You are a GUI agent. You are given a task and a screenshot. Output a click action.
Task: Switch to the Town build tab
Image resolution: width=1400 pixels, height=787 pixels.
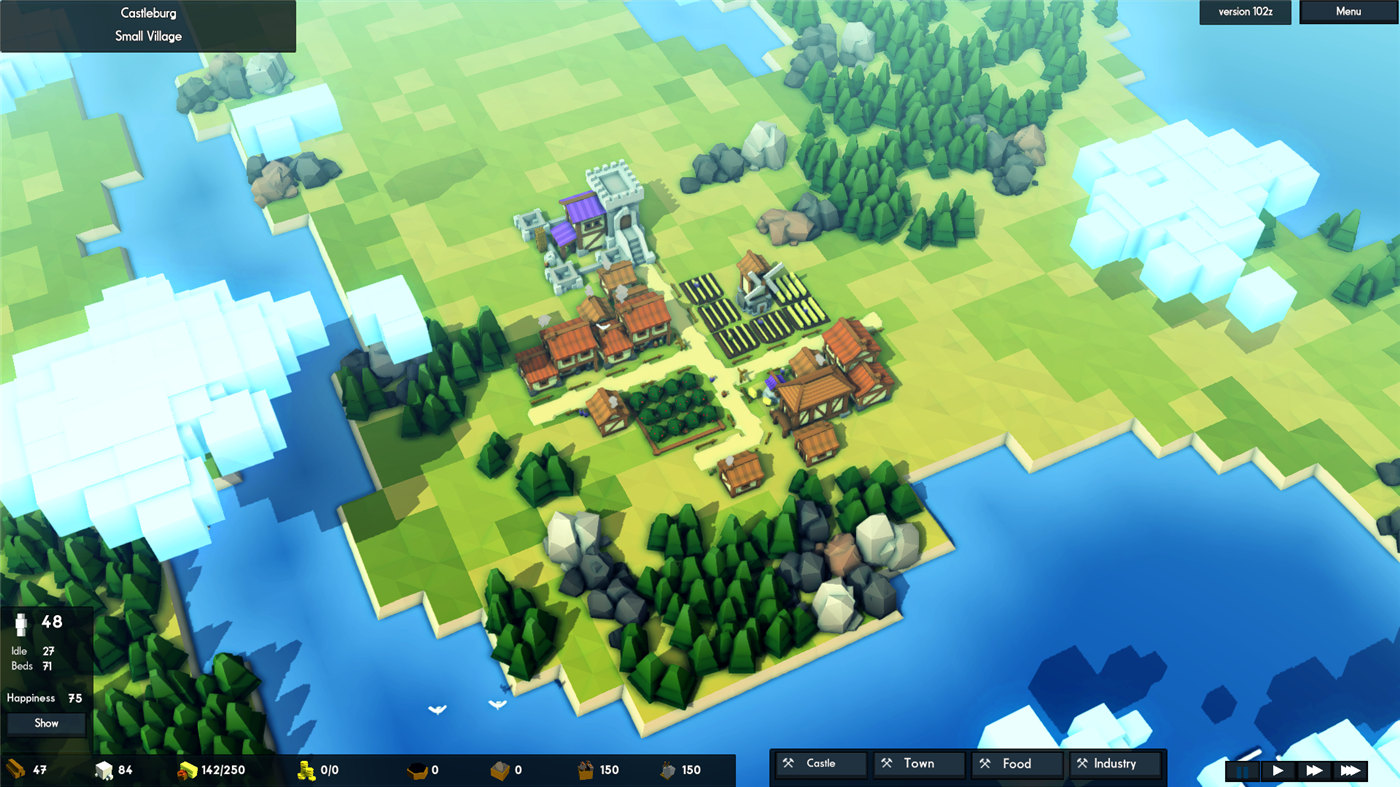tap(919, 763)
